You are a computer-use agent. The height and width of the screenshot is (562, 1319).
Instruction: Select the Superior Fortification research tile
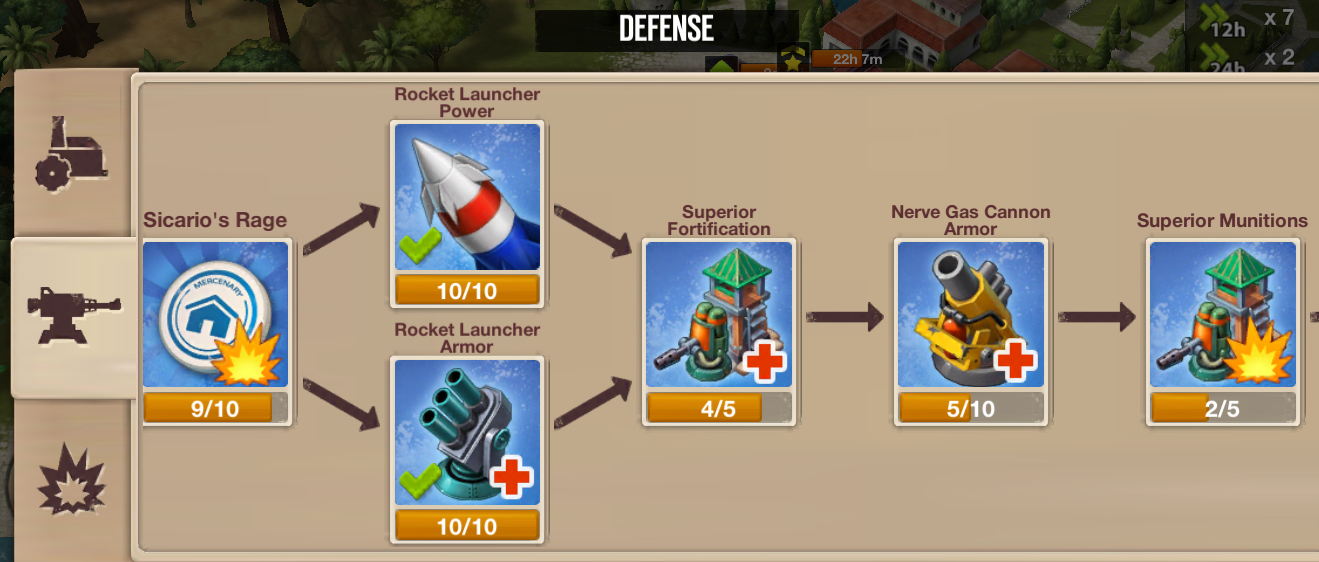point(719,315)
